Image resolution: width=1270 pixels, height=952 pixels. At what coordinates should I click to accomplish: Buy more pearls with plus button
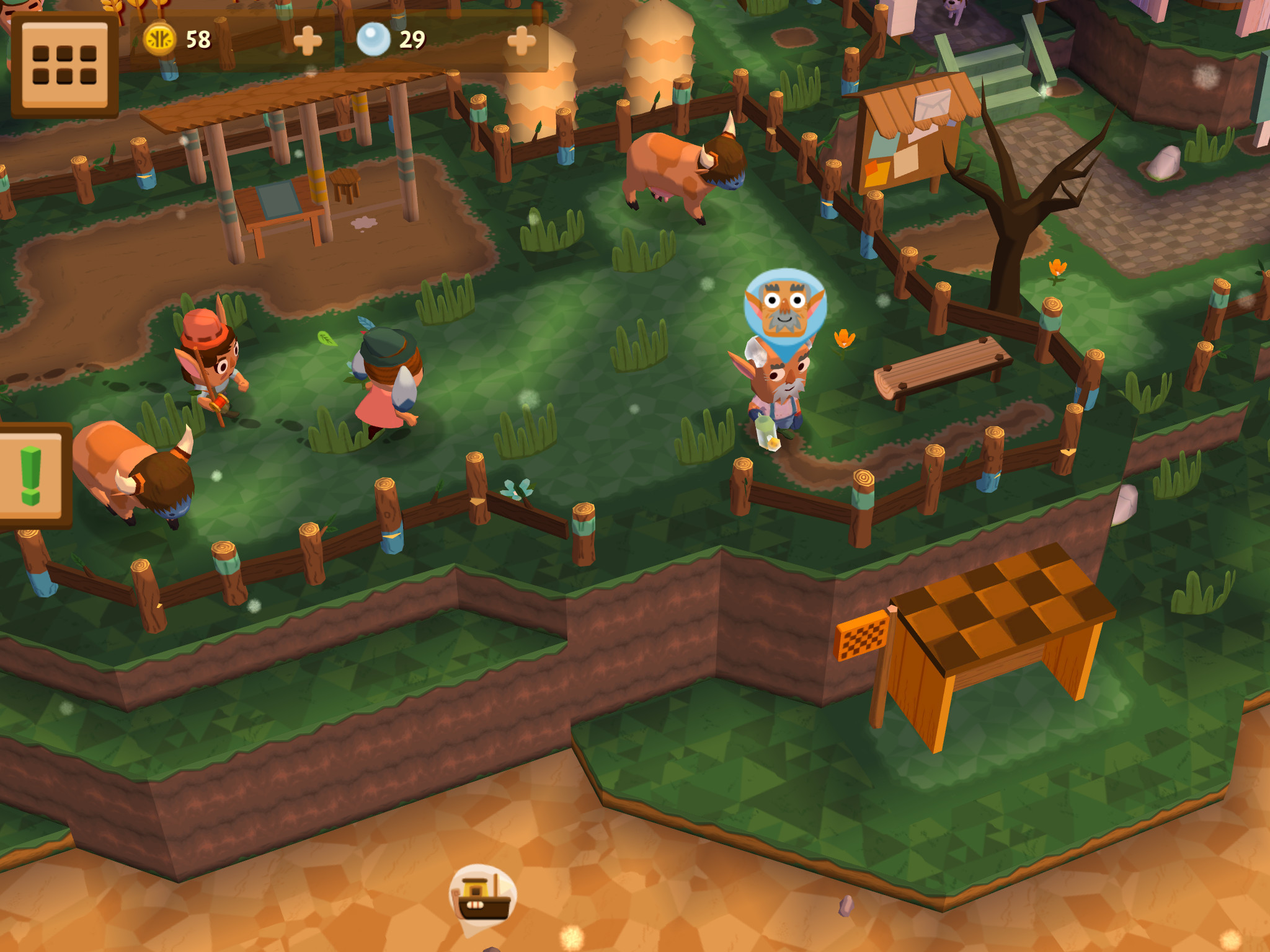point(521,41)
